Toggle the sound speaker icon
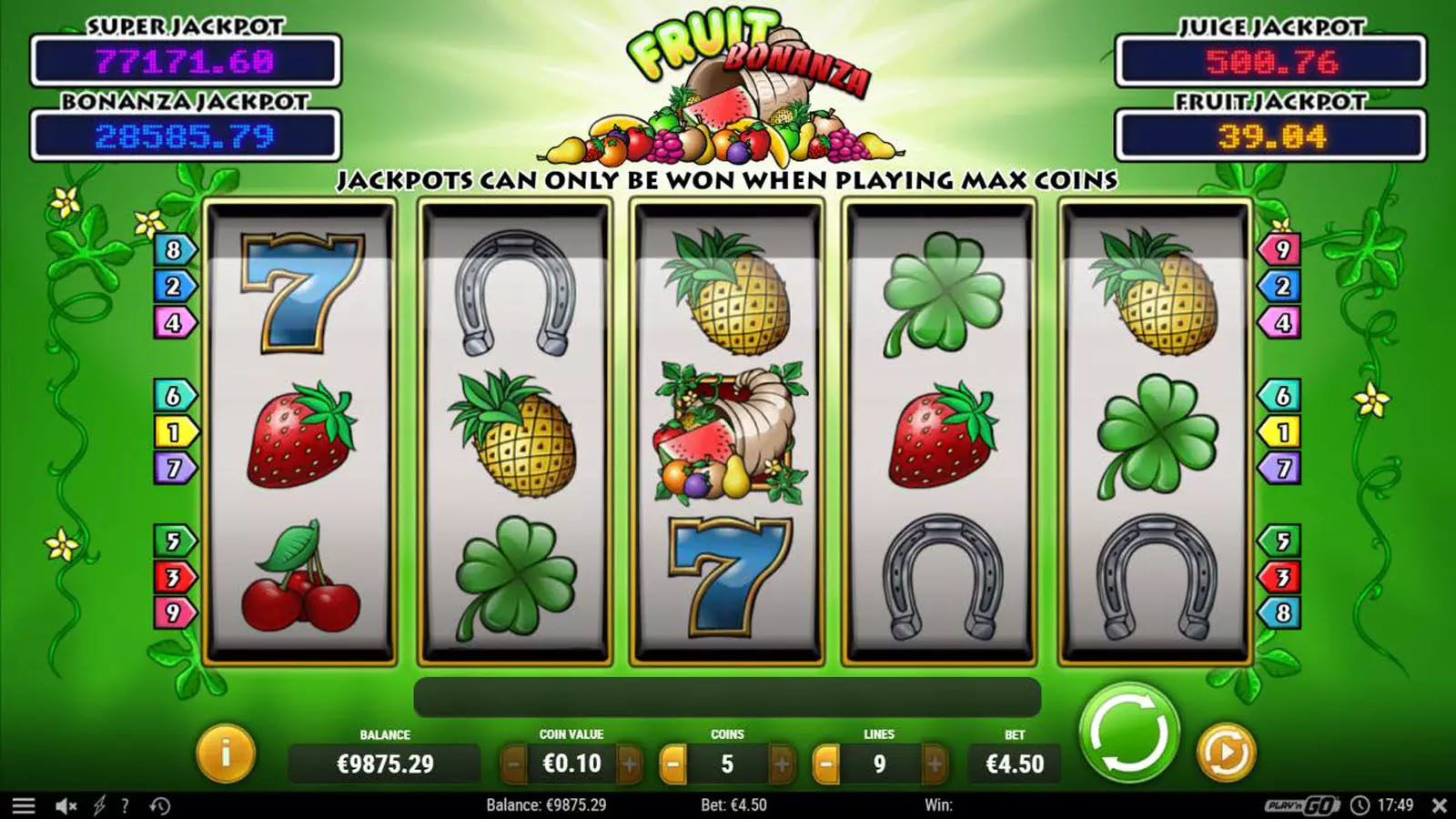The image size is (1456, 819). point(66,805)
